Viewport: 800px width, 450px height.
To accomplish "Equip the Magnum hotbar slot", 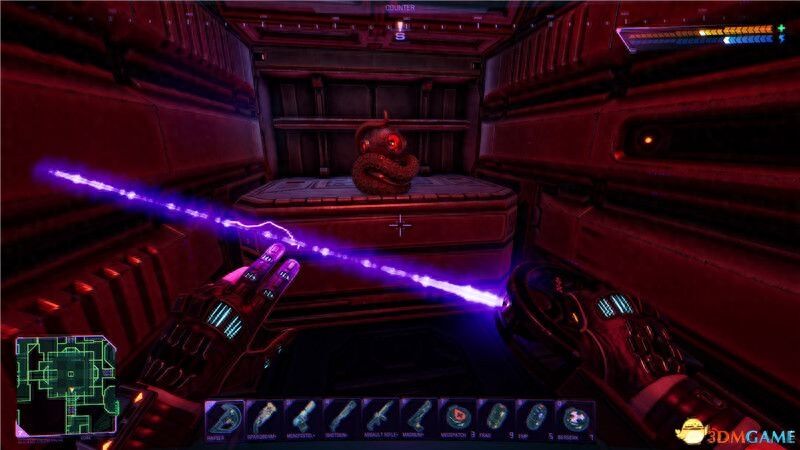I will coord(418,417).
